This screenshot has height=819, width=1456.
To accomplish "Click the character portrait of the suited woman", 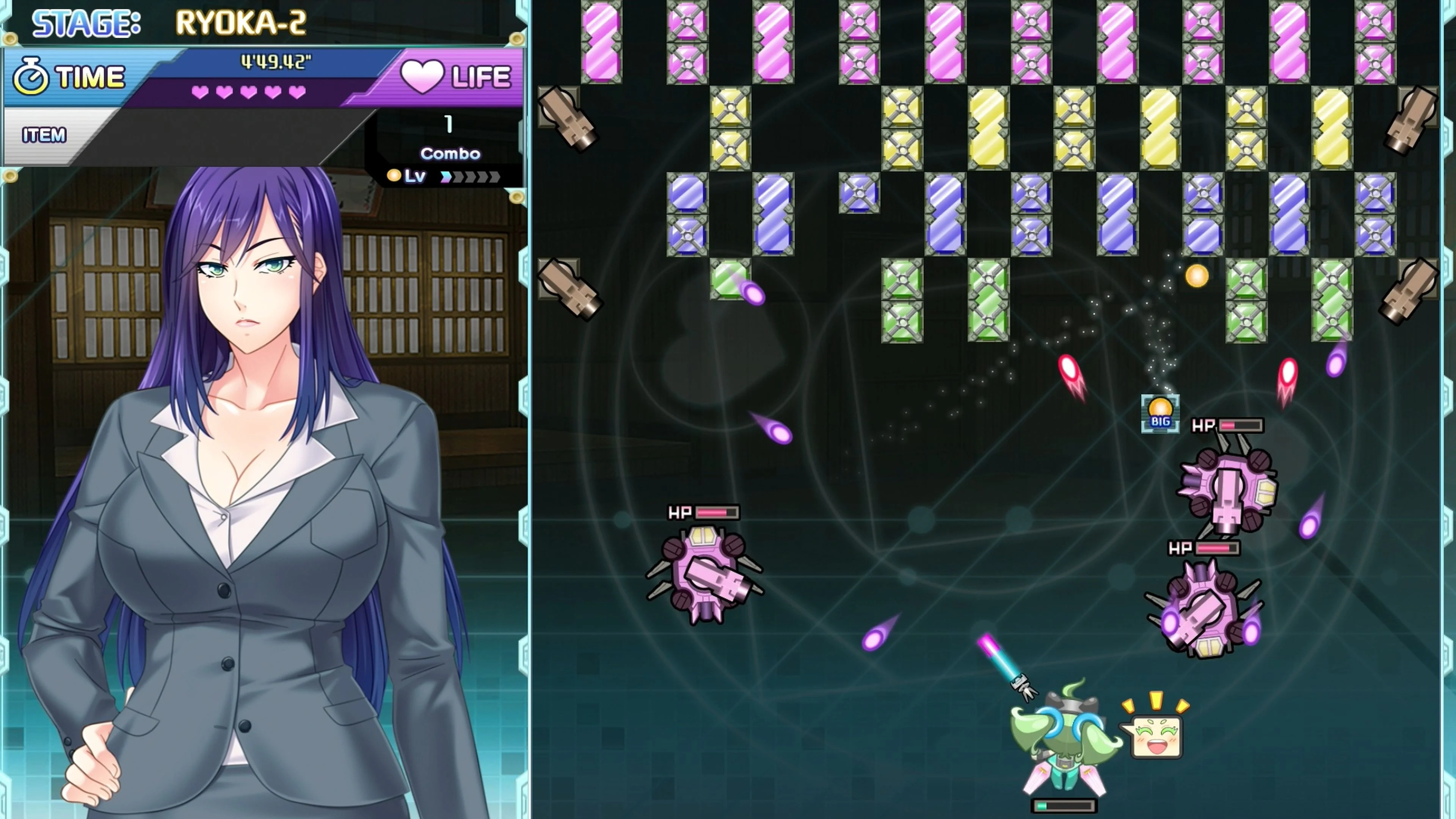I will click(243, 395).
